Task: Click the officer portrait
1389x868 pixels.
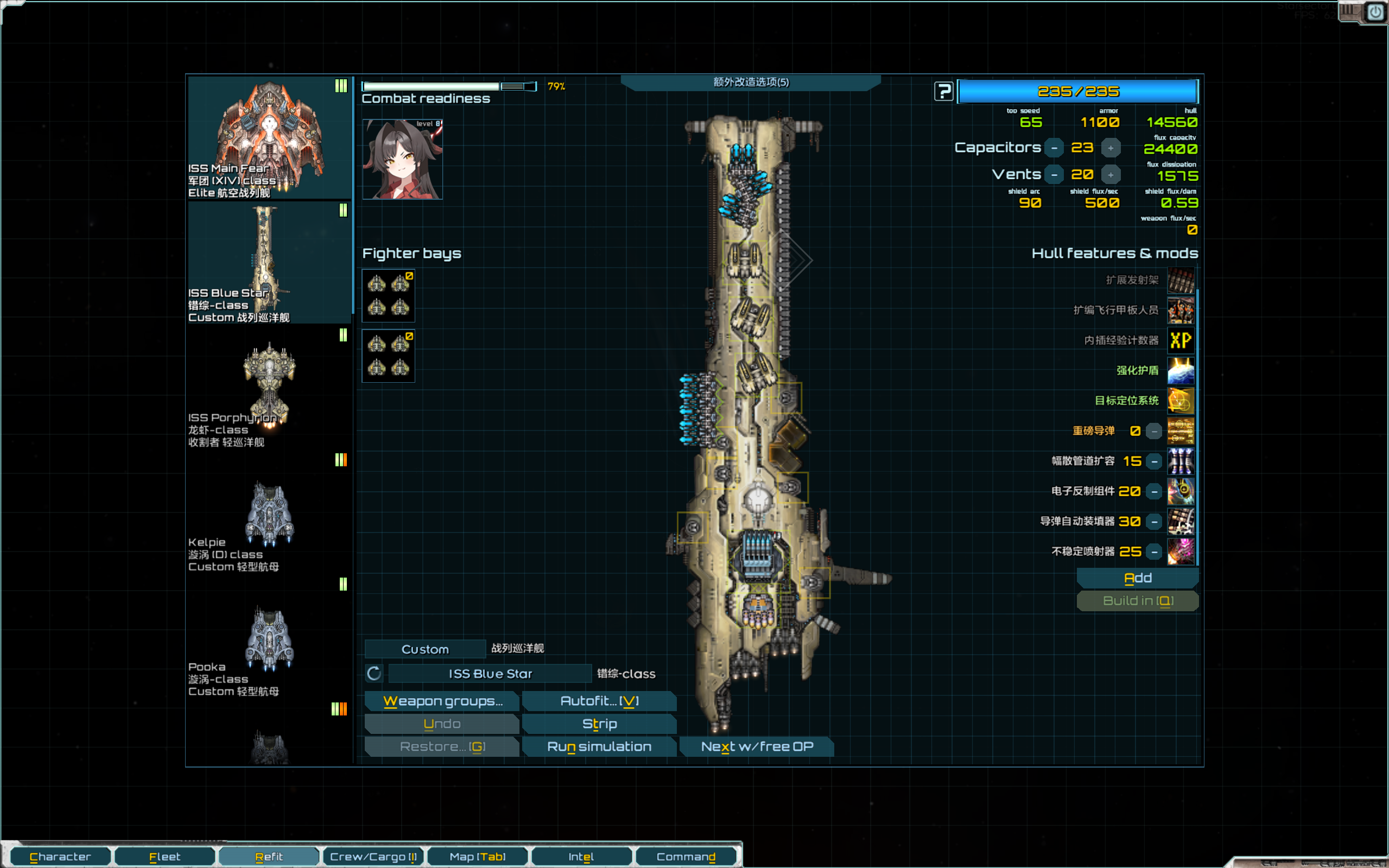Action: coord(402,159)
